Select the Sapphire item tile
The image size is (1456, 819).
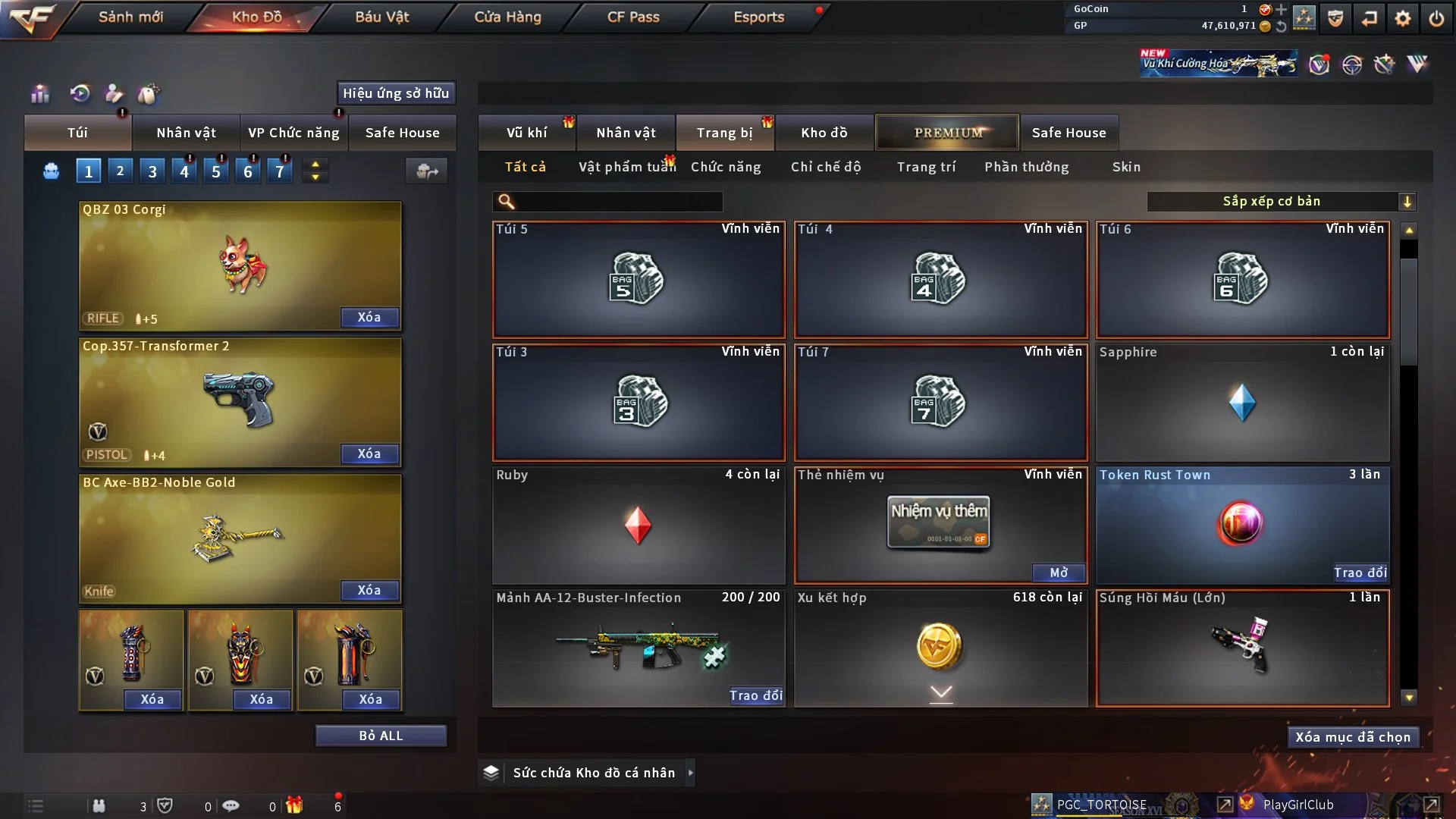(x=1242, y=403)
